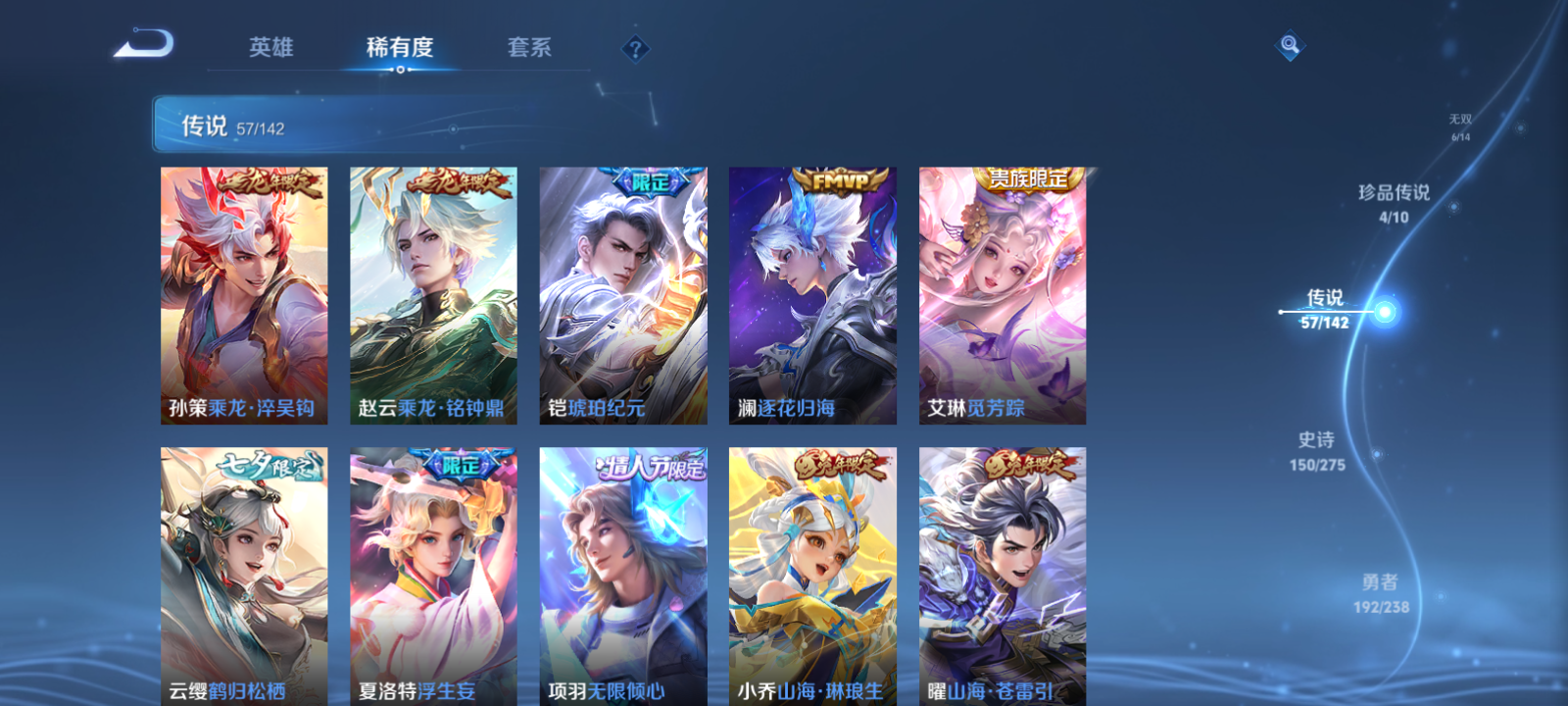Click the 情人节限定 badge on 项羽's skin
This screenshot has height=706, width=1568.
click(653, 468)
